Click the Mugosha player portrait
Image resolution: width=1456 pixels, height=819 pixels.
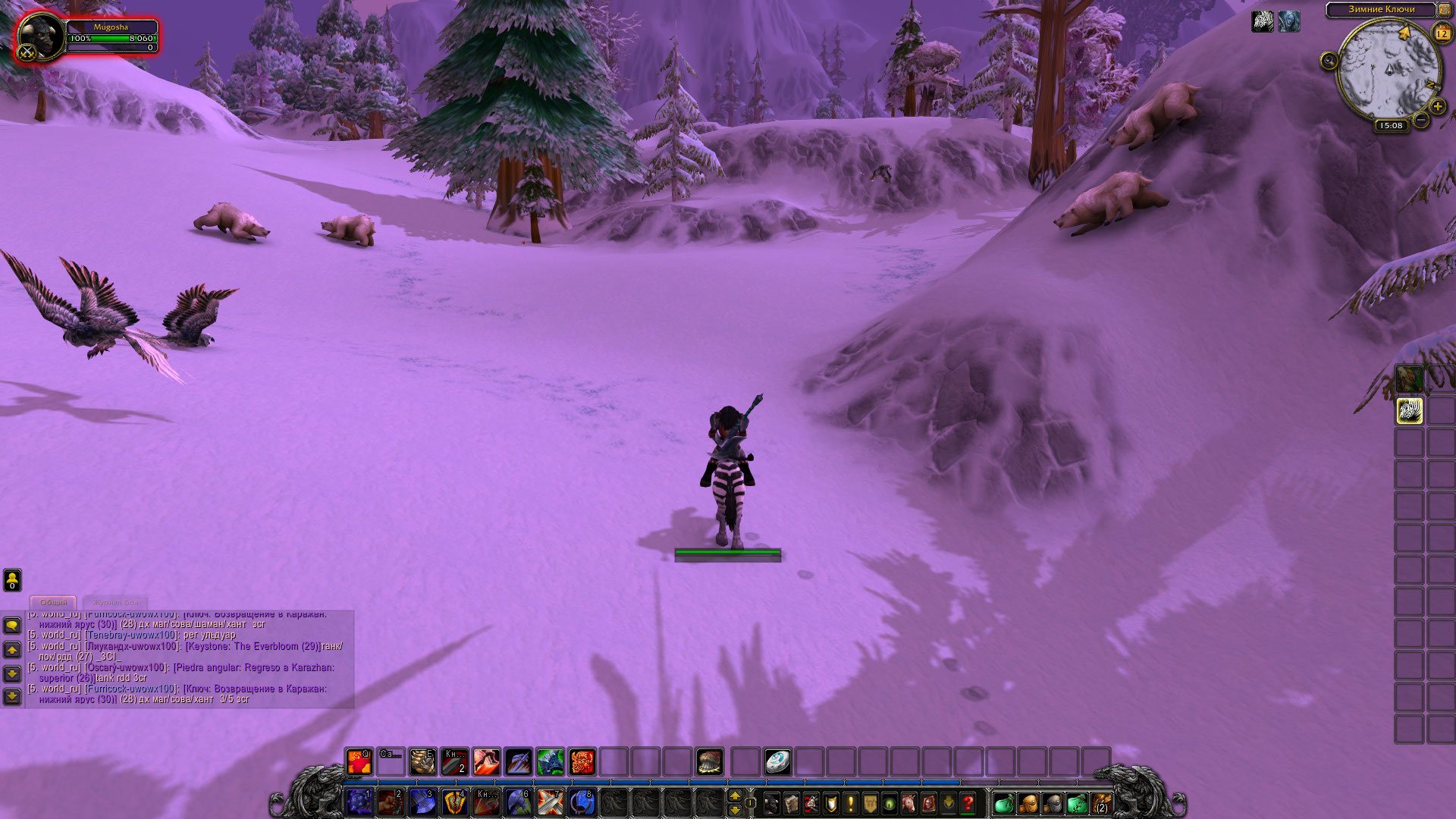click(x=39, y=37)
